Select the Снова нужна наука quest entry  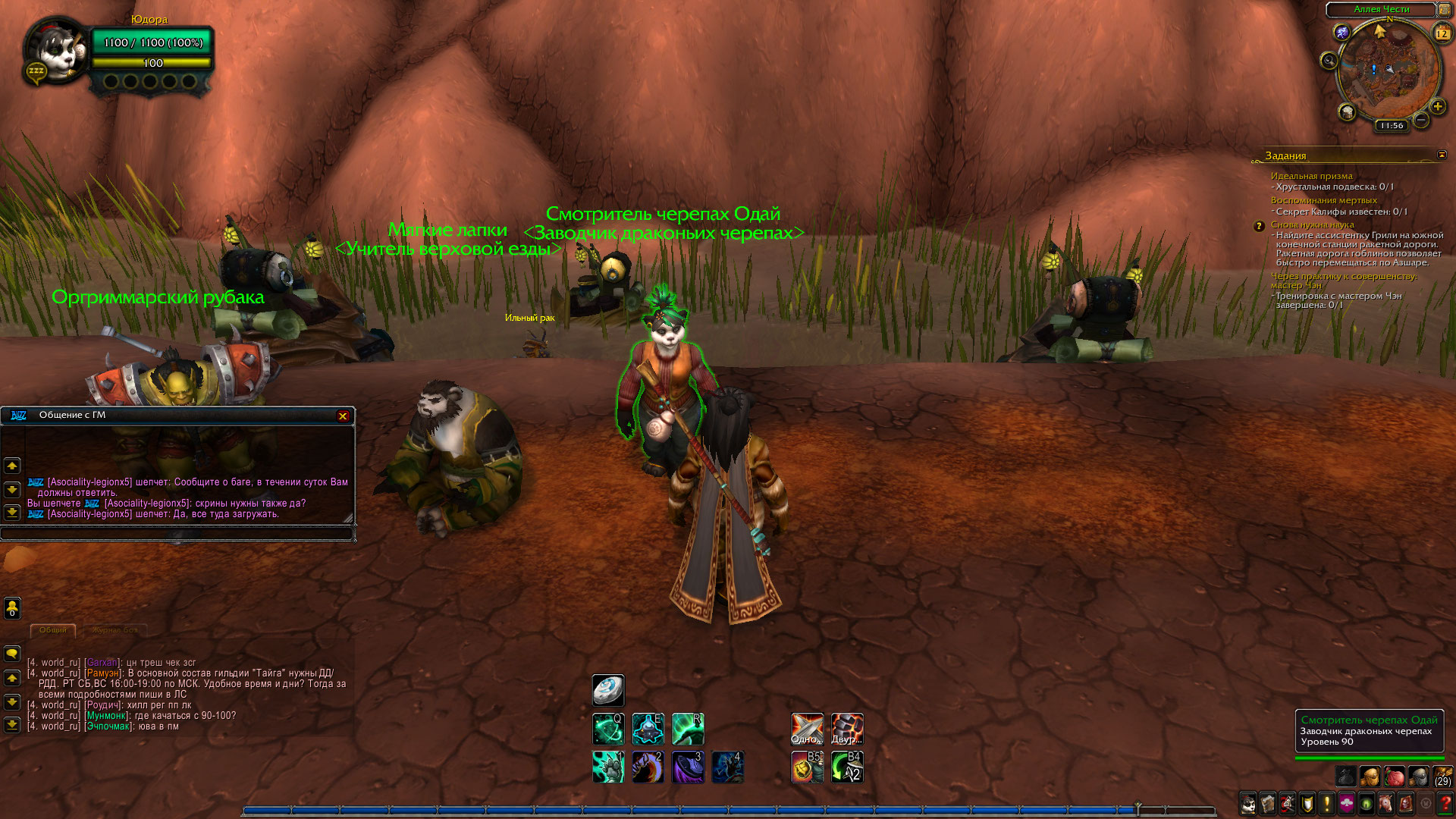1312,224
